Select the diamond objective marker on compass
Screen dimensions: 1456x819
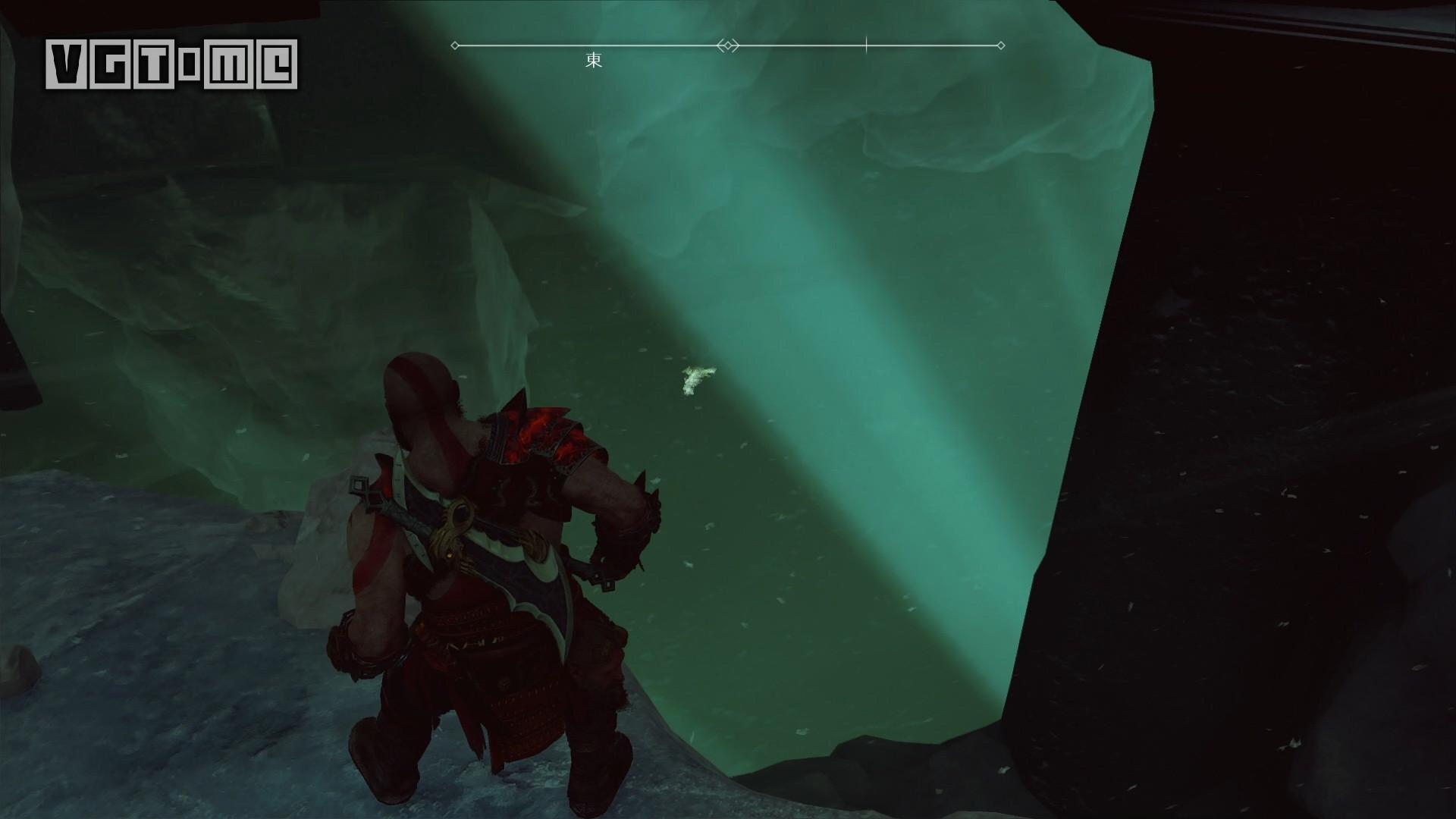coord(728,46)
